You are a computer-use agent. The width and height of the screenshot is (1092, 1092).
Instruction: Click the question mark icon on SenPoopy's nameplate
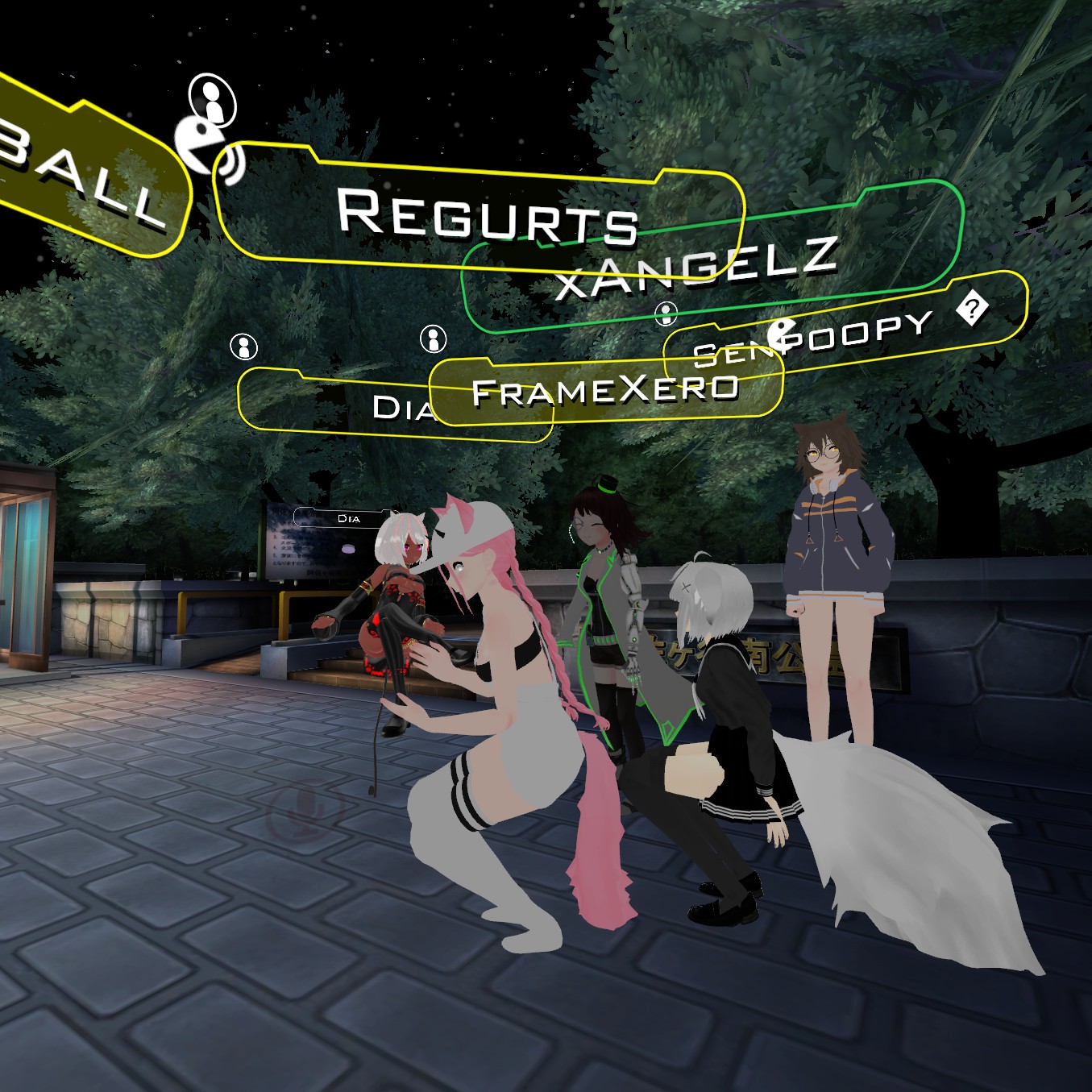click(973, 309)
